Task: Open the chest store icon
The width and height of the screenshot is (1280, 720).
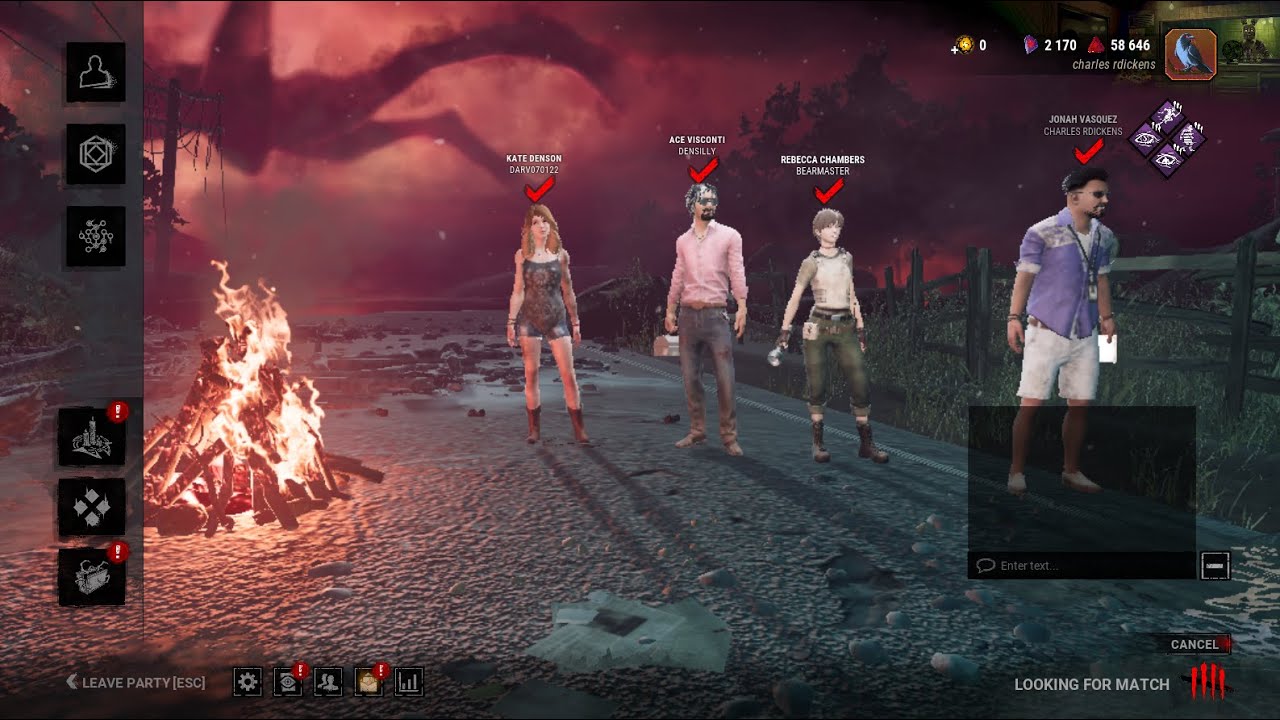Action: click(92, 577)
